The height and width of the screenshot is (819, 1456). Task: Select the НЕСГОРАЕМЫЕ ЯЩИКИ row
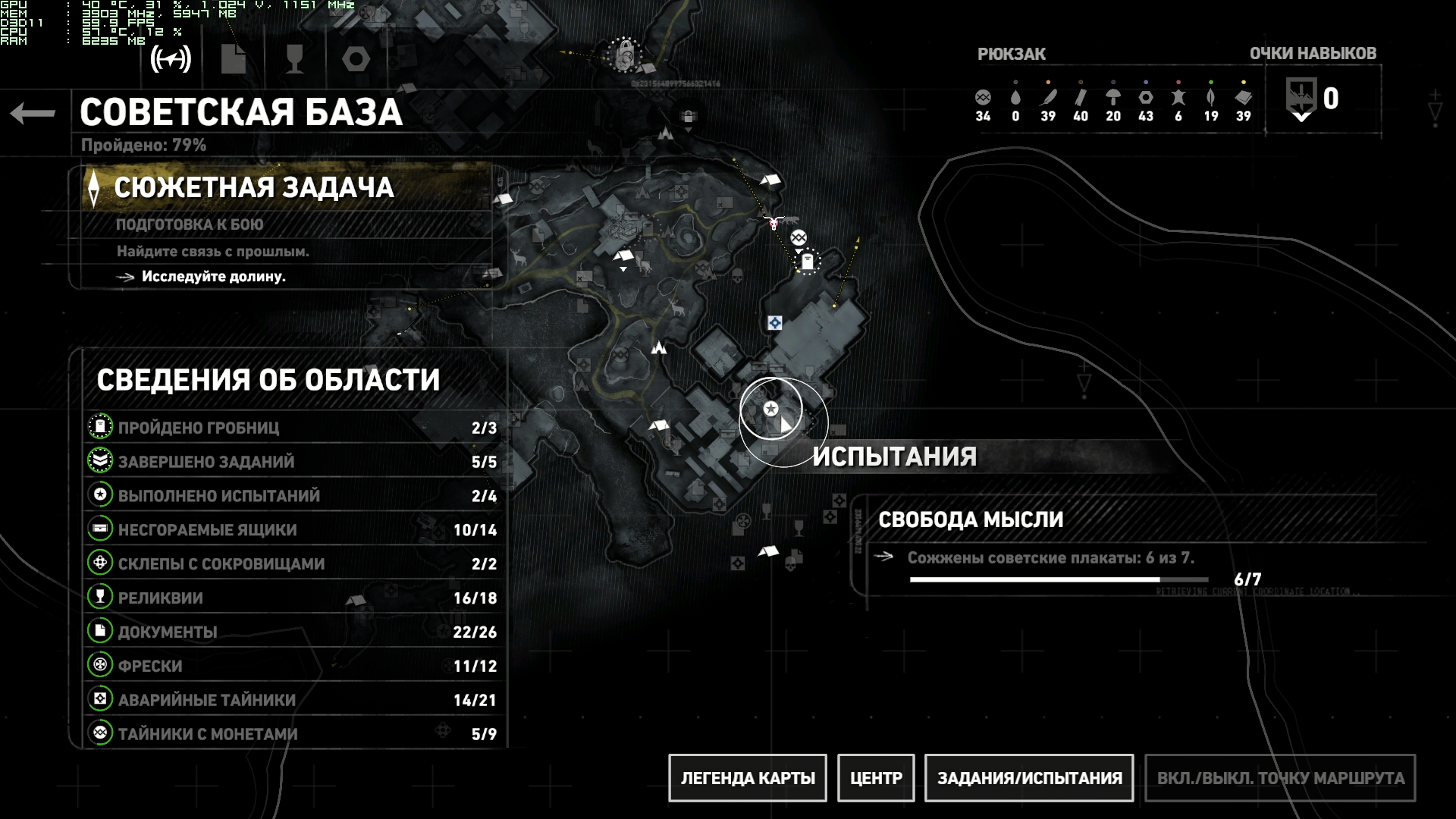pyautogui.click(x=292, y=530)
